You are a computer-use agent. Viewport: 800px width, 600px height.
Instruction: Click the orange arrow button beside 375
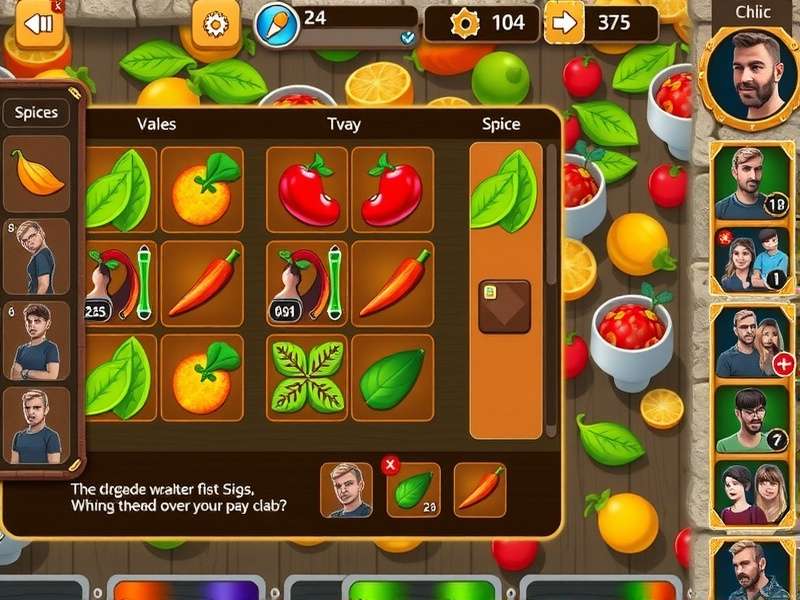pyautogui.click(x=565, y=23)
